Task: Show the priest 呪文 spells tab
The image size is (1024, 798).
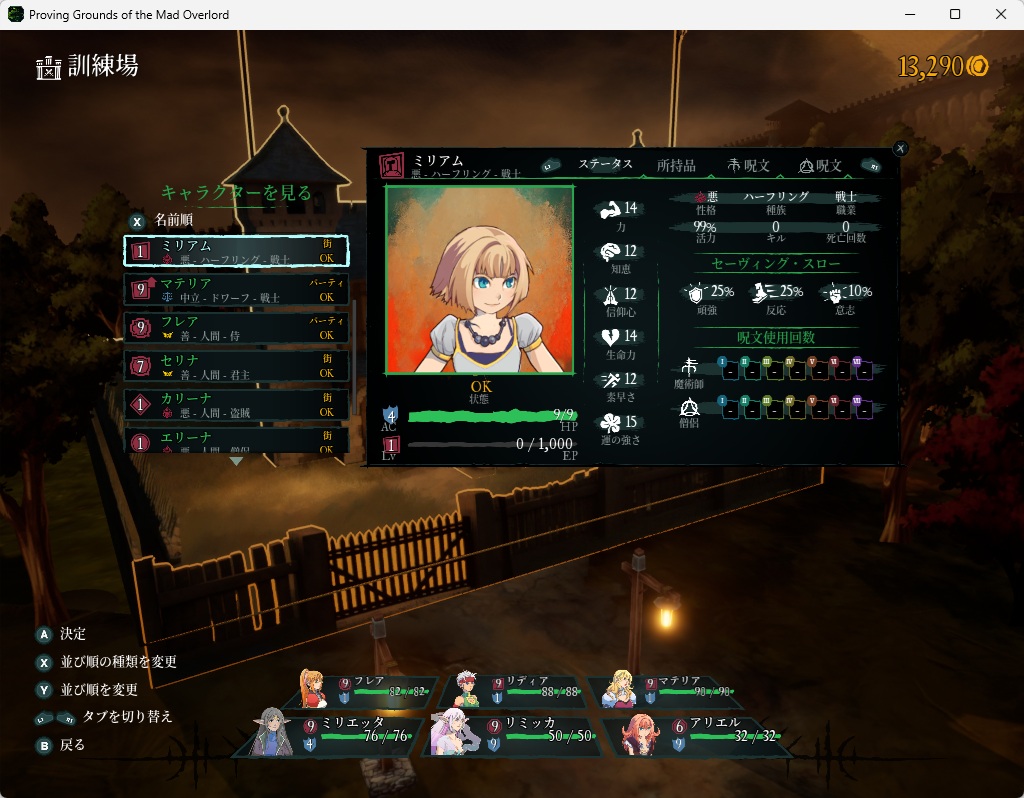Action: click(821, 165)
